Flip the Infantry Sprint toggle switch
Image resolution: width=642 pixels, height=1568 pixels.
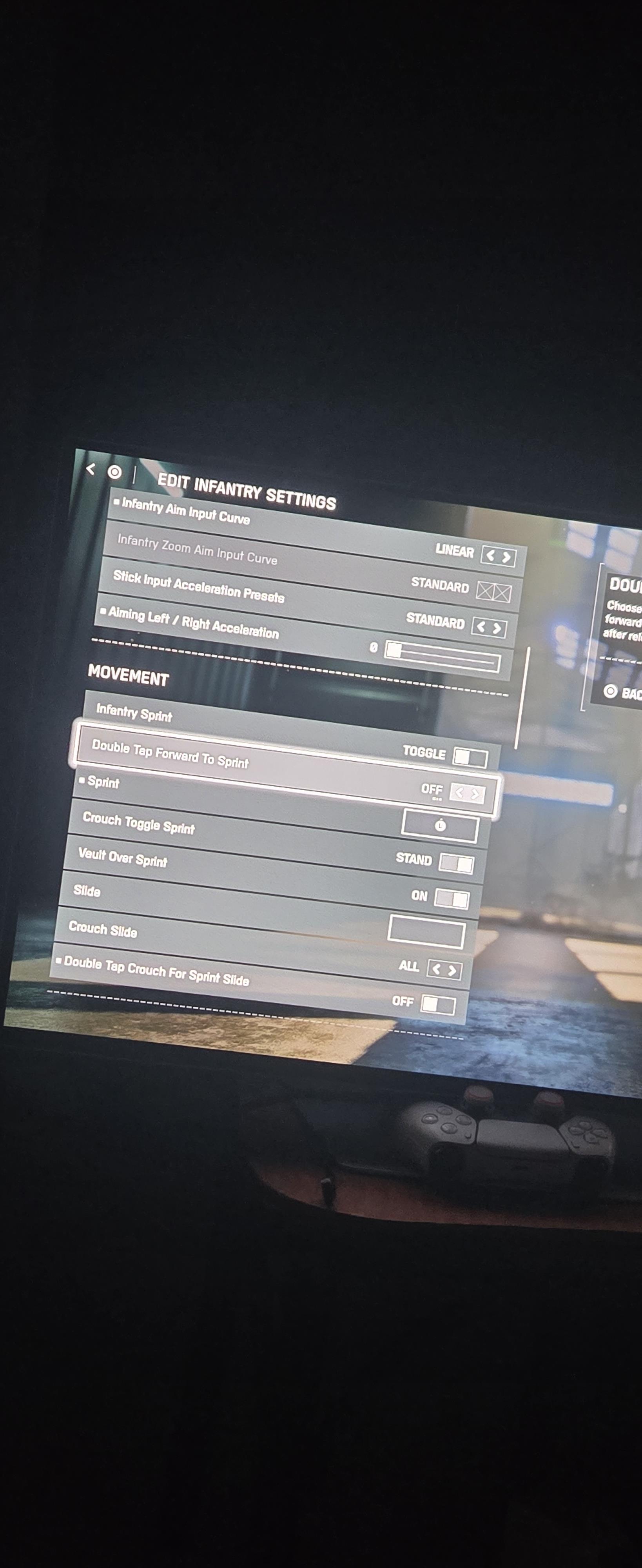point(470,757)
